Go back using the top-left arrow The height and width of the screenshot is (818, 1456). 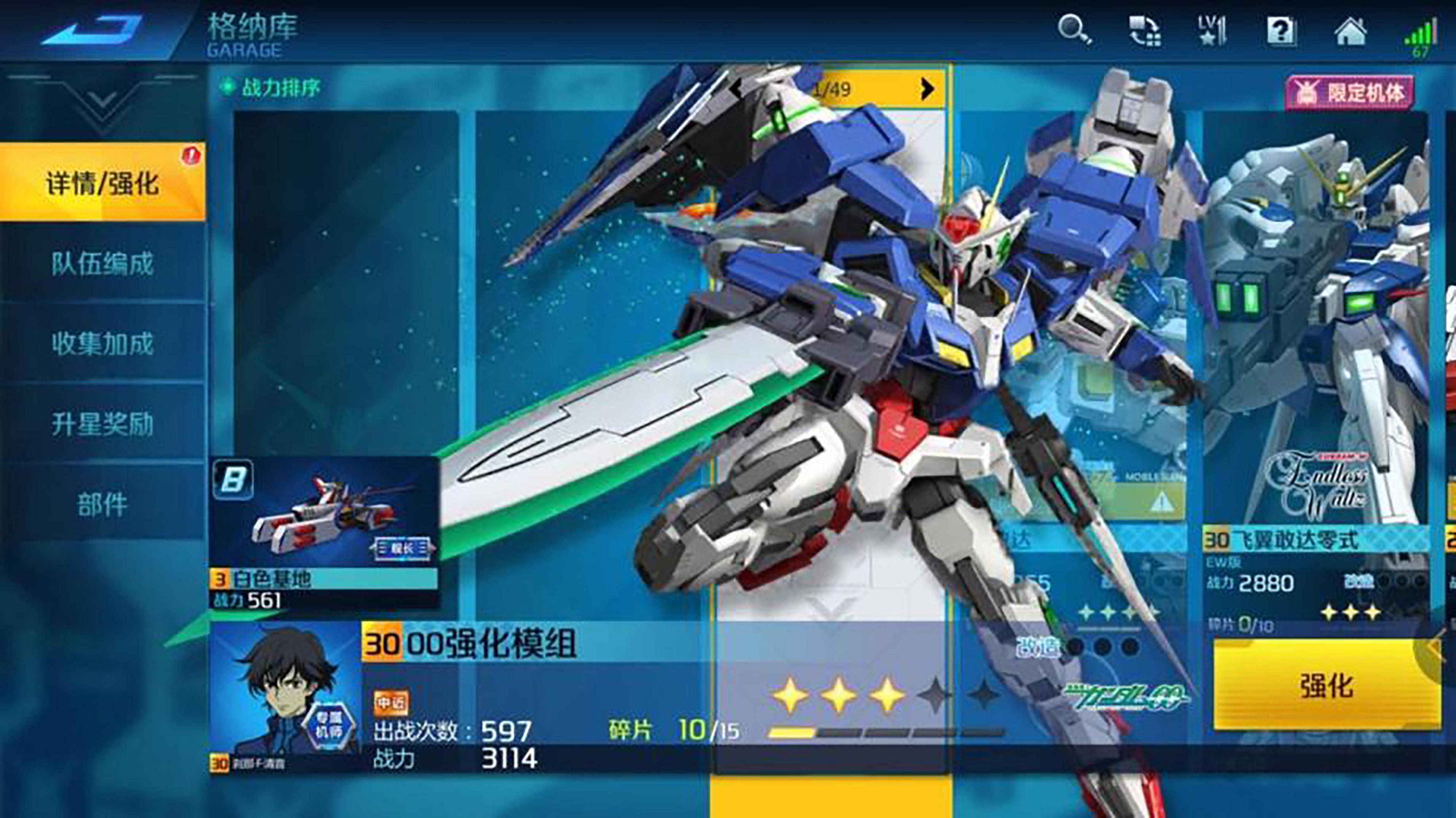(93, 31)
